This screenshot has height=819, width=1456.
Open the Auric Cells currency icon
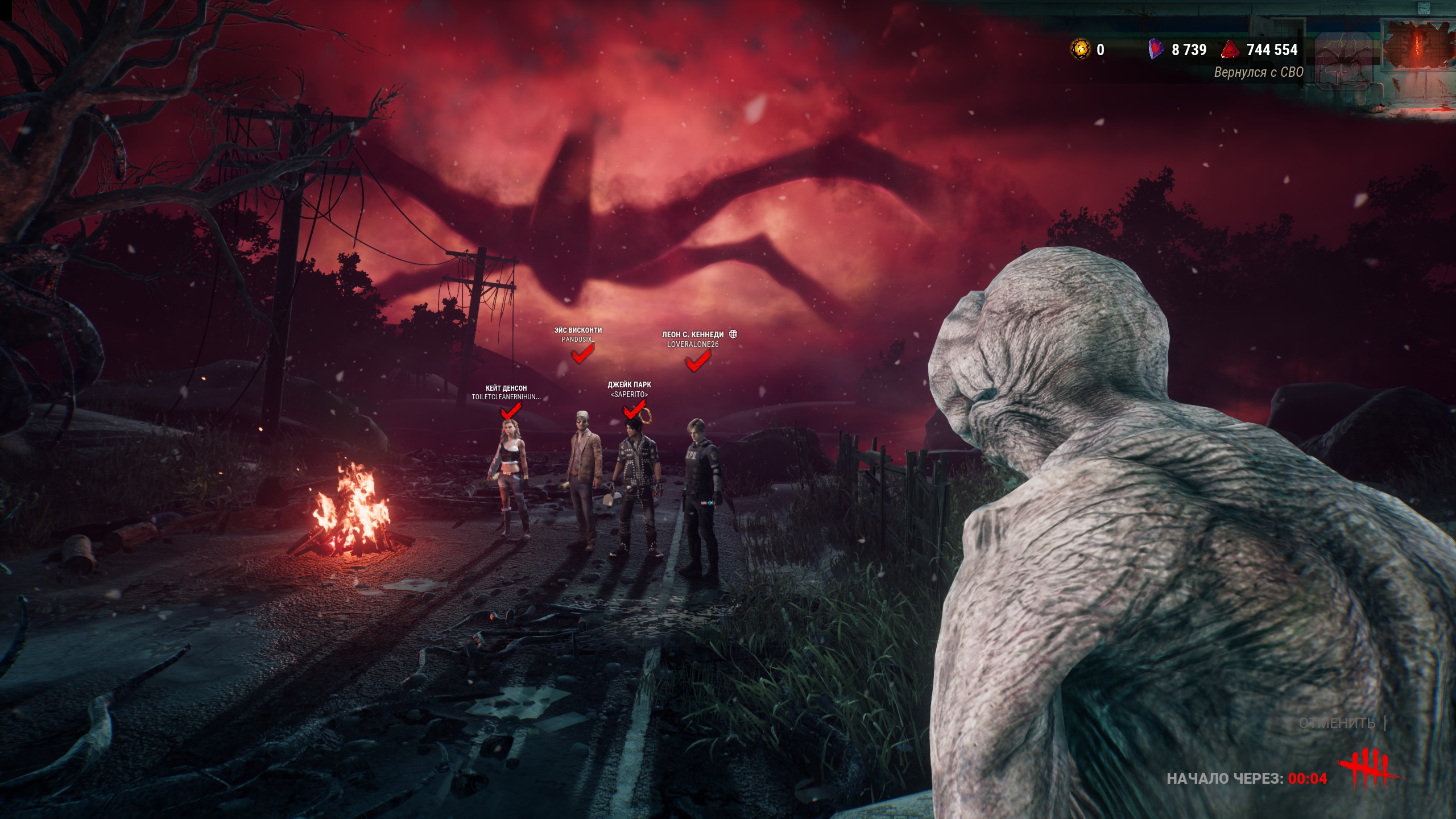(1081, 49)
